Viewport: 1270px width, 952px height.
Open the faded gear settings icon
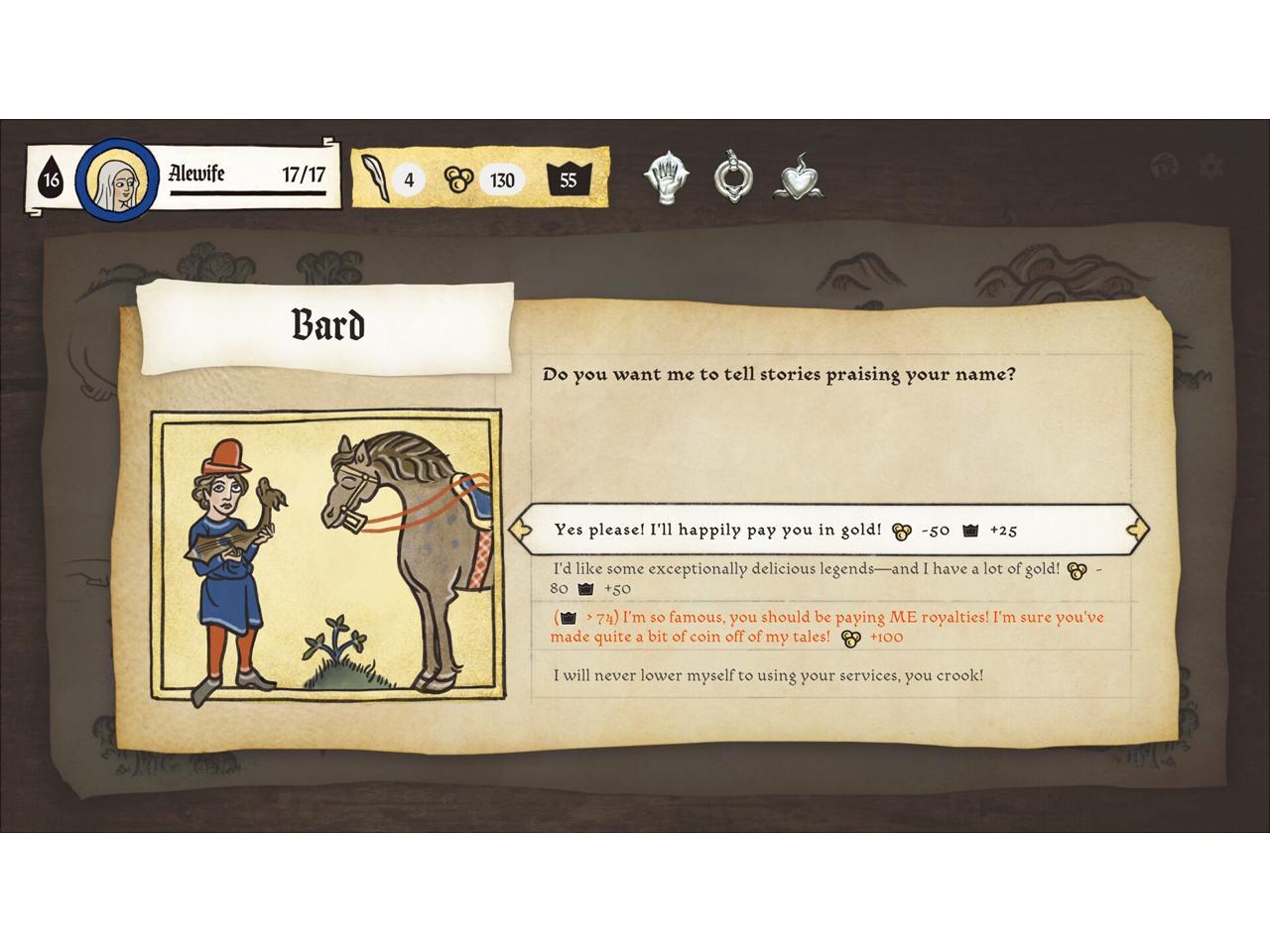1210,167
